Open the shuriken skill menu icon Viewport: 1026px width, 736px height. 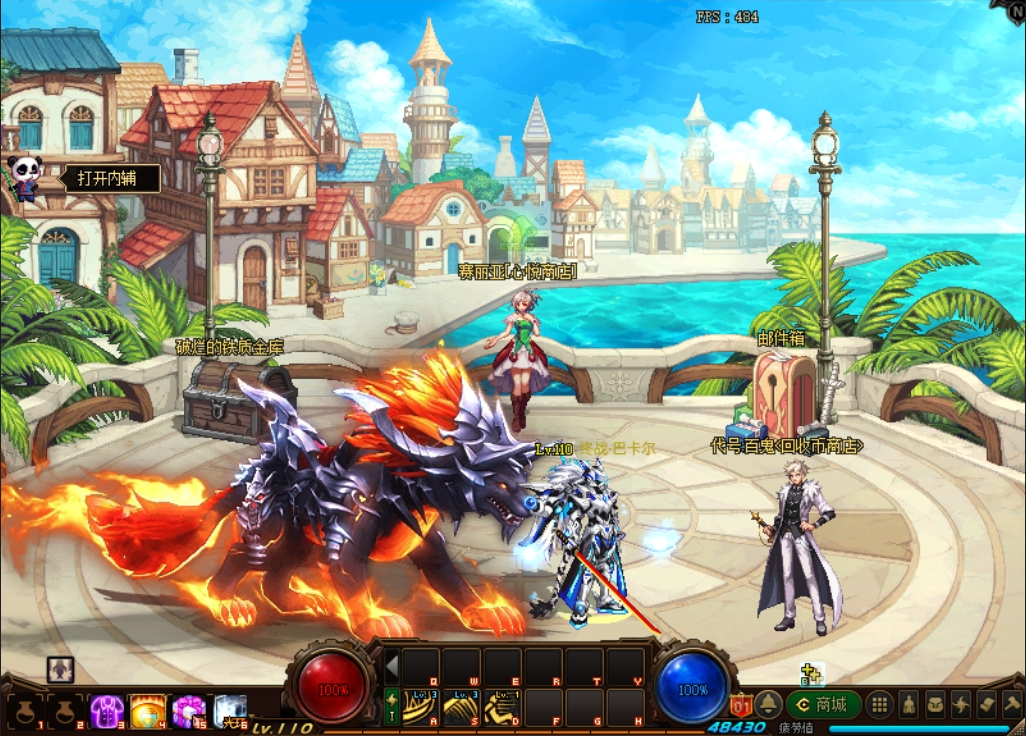click(x=960, y=704)
